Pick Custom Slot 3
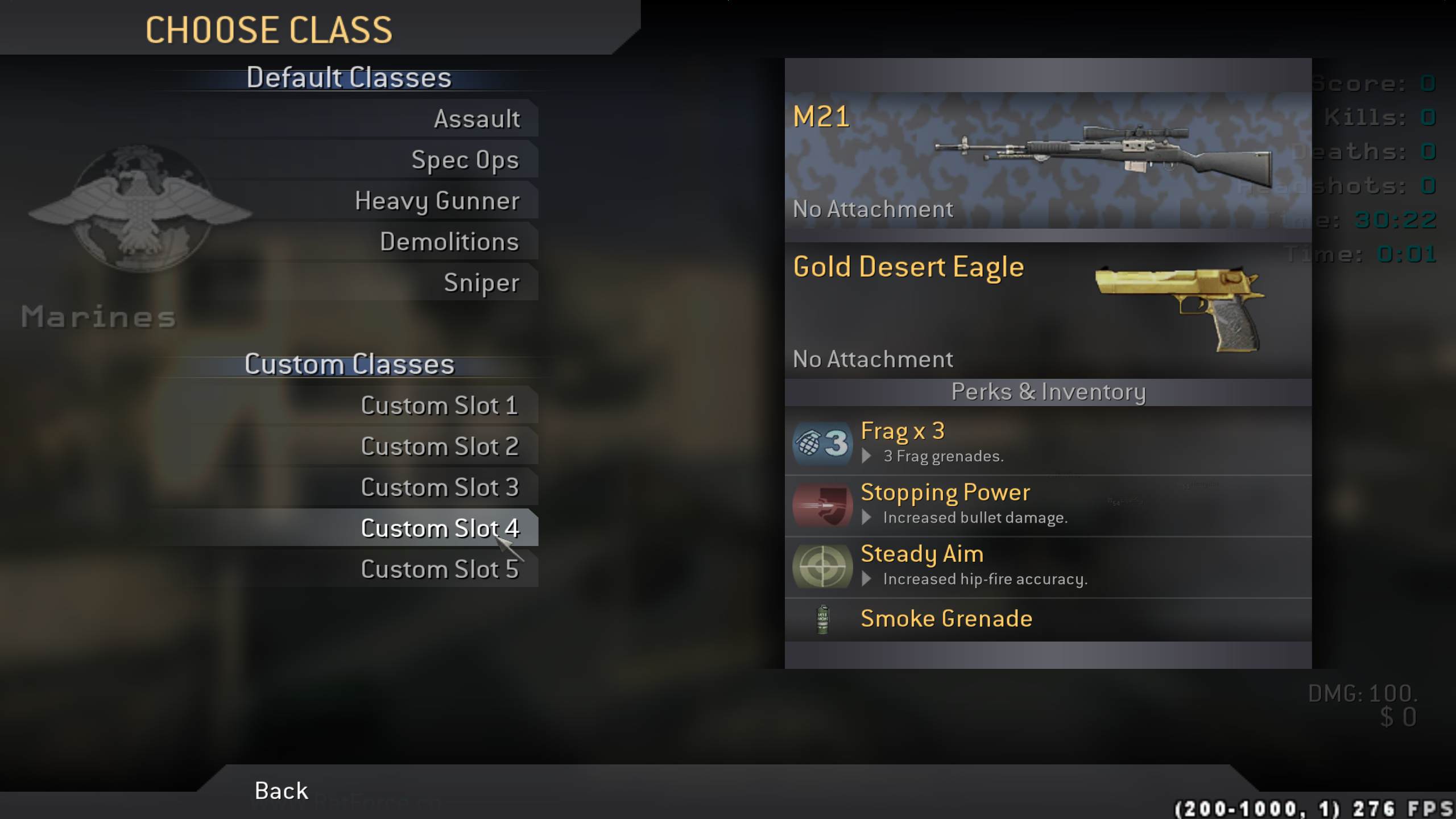Image resolution: width=1456 pixels, height=819 pixels. pos(440,487)
